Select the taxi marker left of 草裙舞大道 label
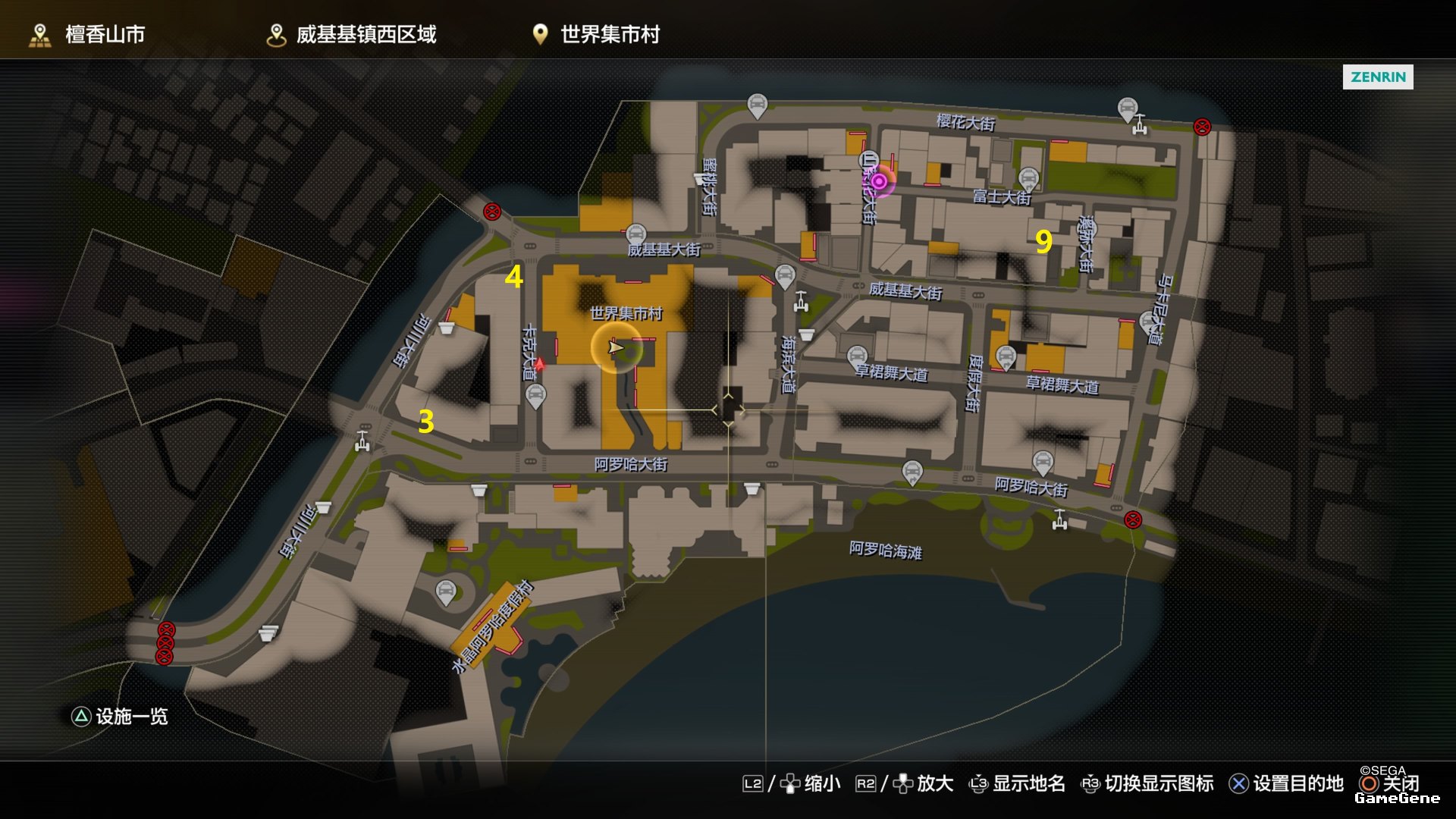The width and height of the screenshot is (1456, 819). coord(857,356)
